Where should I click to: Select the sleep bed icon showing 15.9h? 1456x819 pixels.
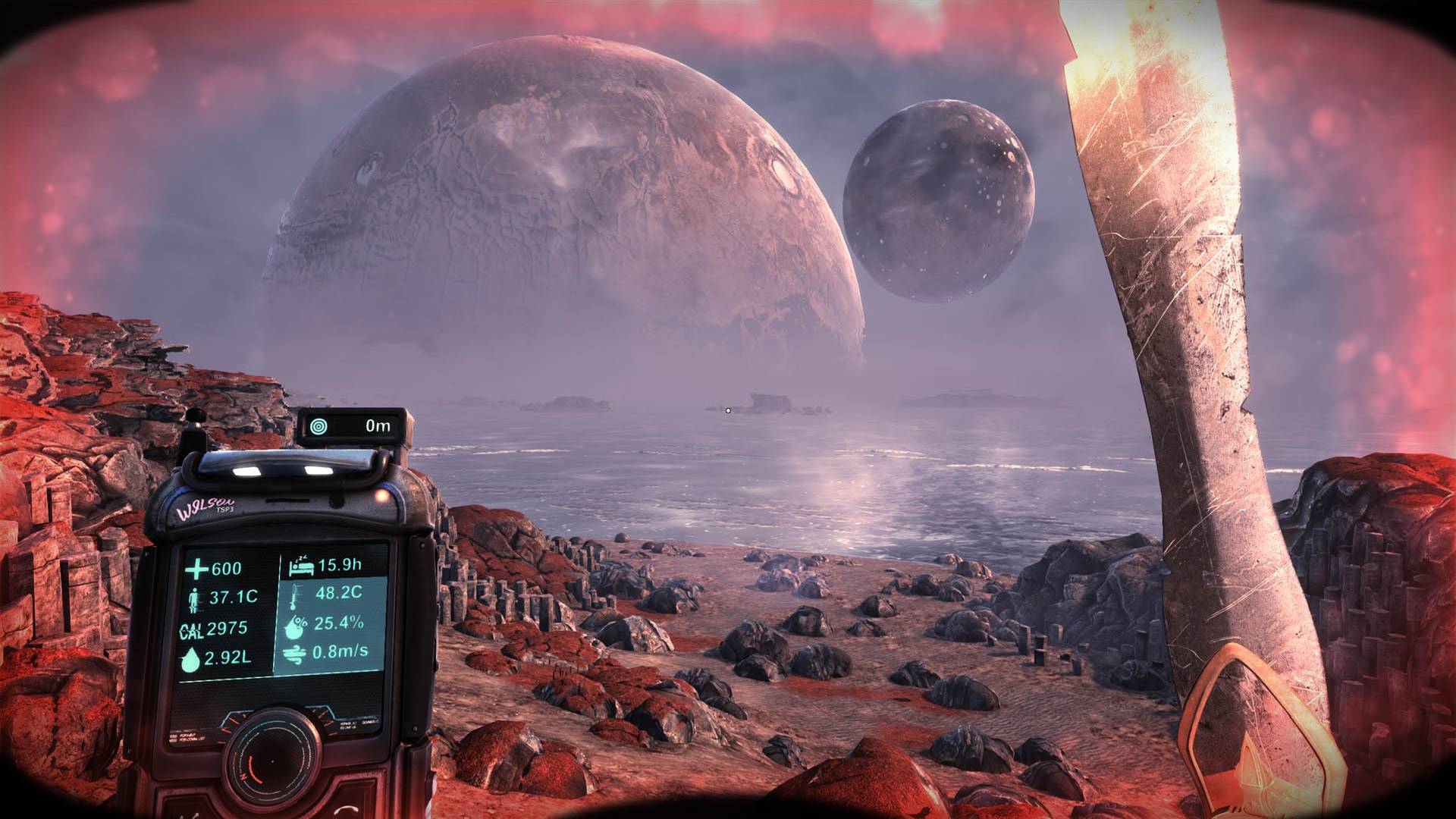coord(300,566)
